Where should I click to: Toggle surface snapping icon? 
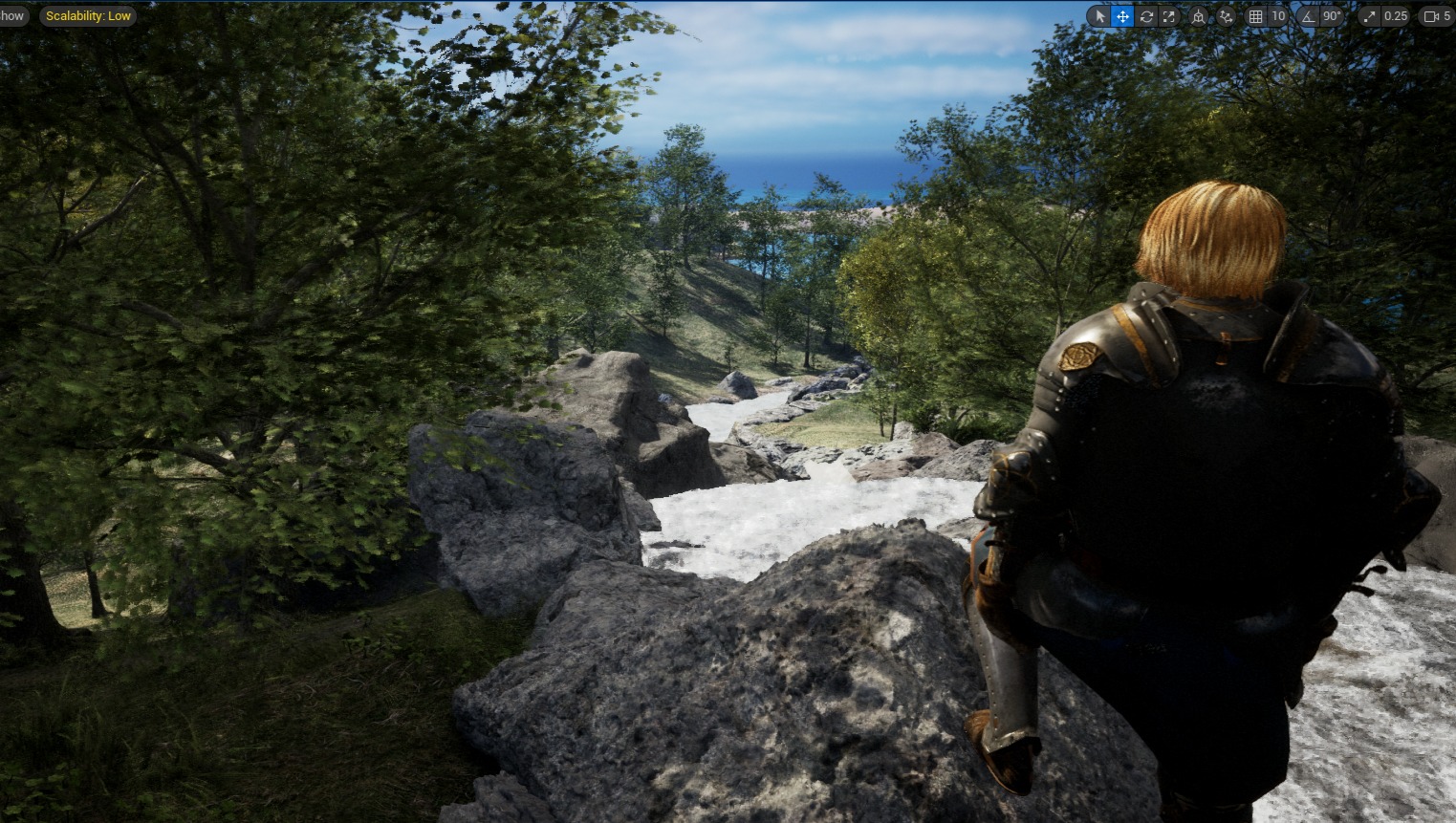[1226, 16]
